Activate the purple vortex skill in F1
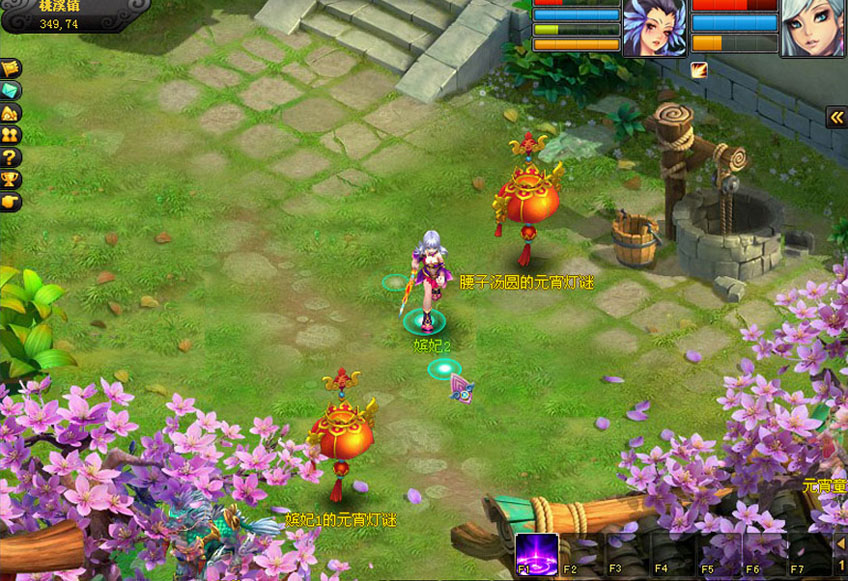 point(537,553)
